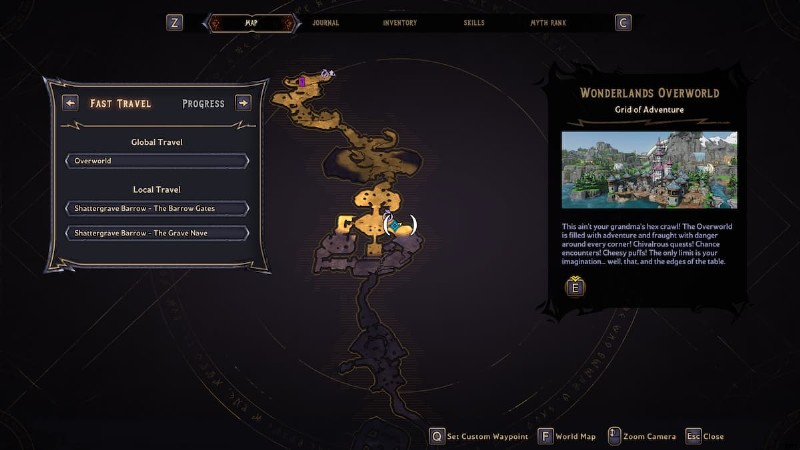Show the Skills tab
800x450 pixels.
coord(476,22)
